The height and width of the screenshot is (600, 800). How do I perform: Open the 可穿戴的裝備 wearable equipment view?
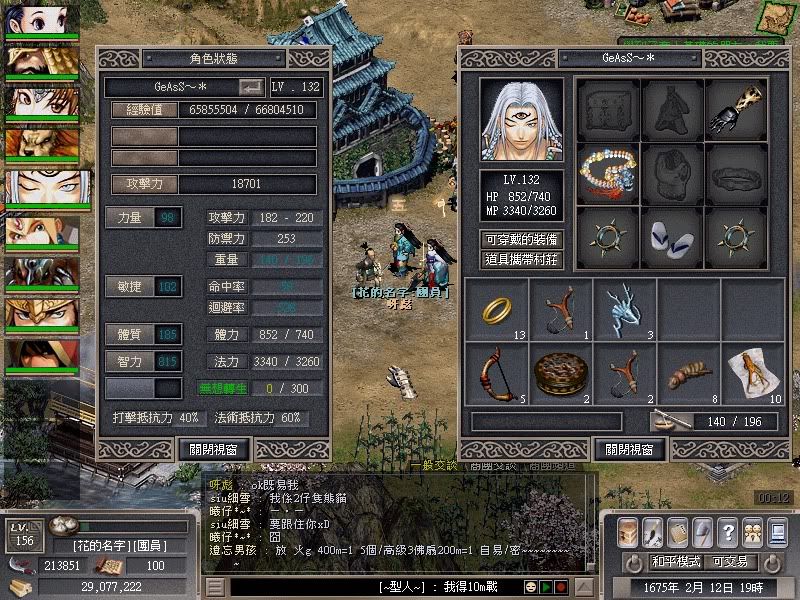tap(522, 239)
